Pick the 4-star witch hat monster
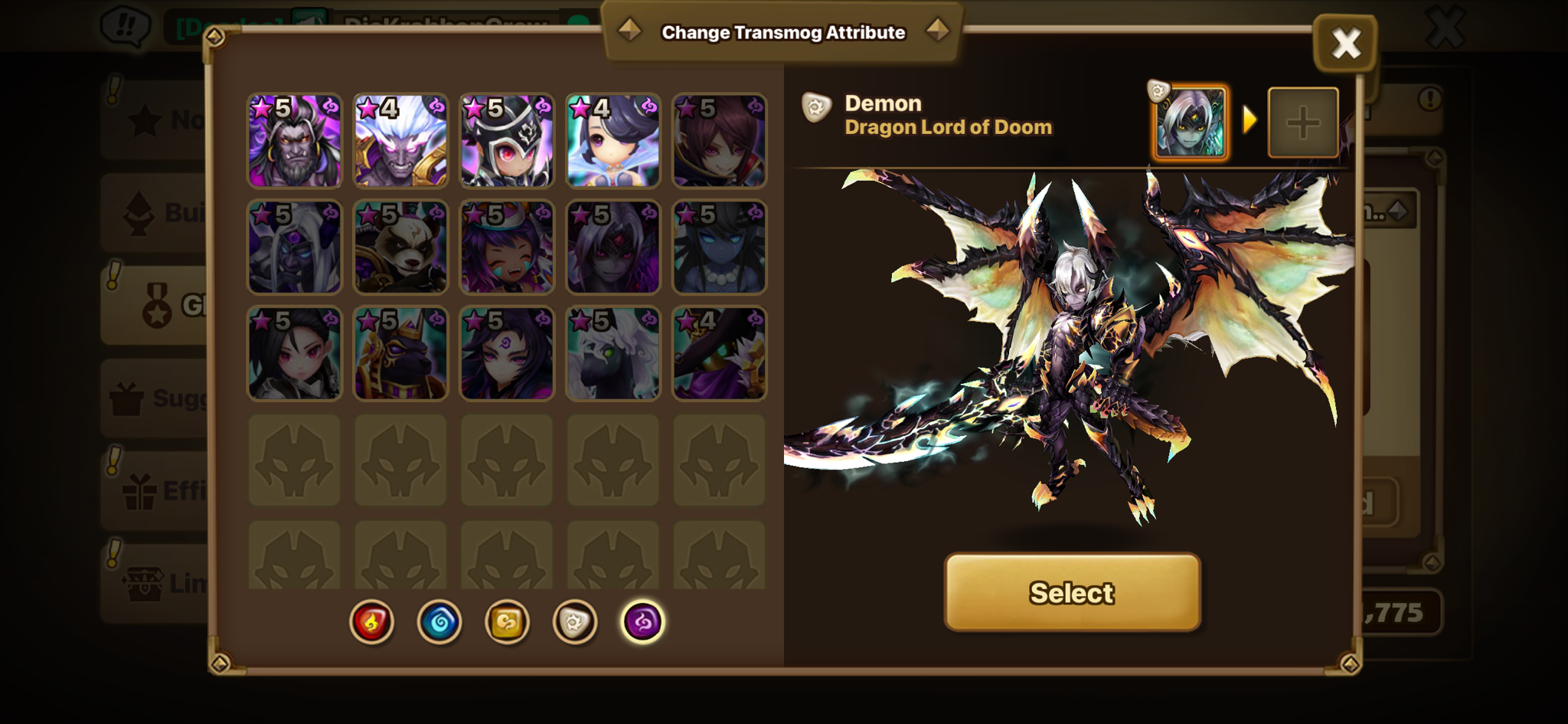This screenshot has height=724, width=1568. tap(719, 354)
